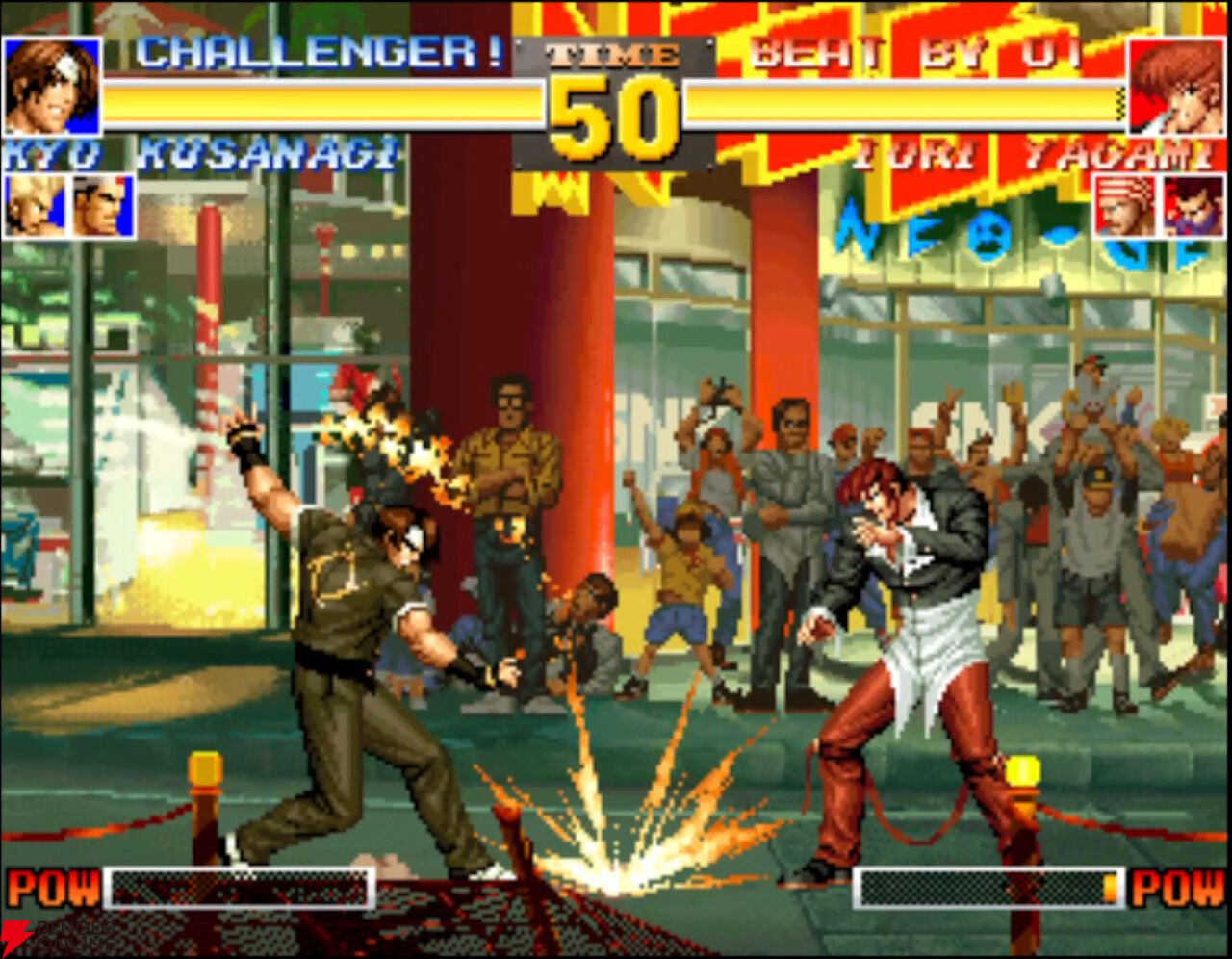The image size is (1232, 959).
Task: Select the IORI YAGAMI name label
Action: point(1035,152)
